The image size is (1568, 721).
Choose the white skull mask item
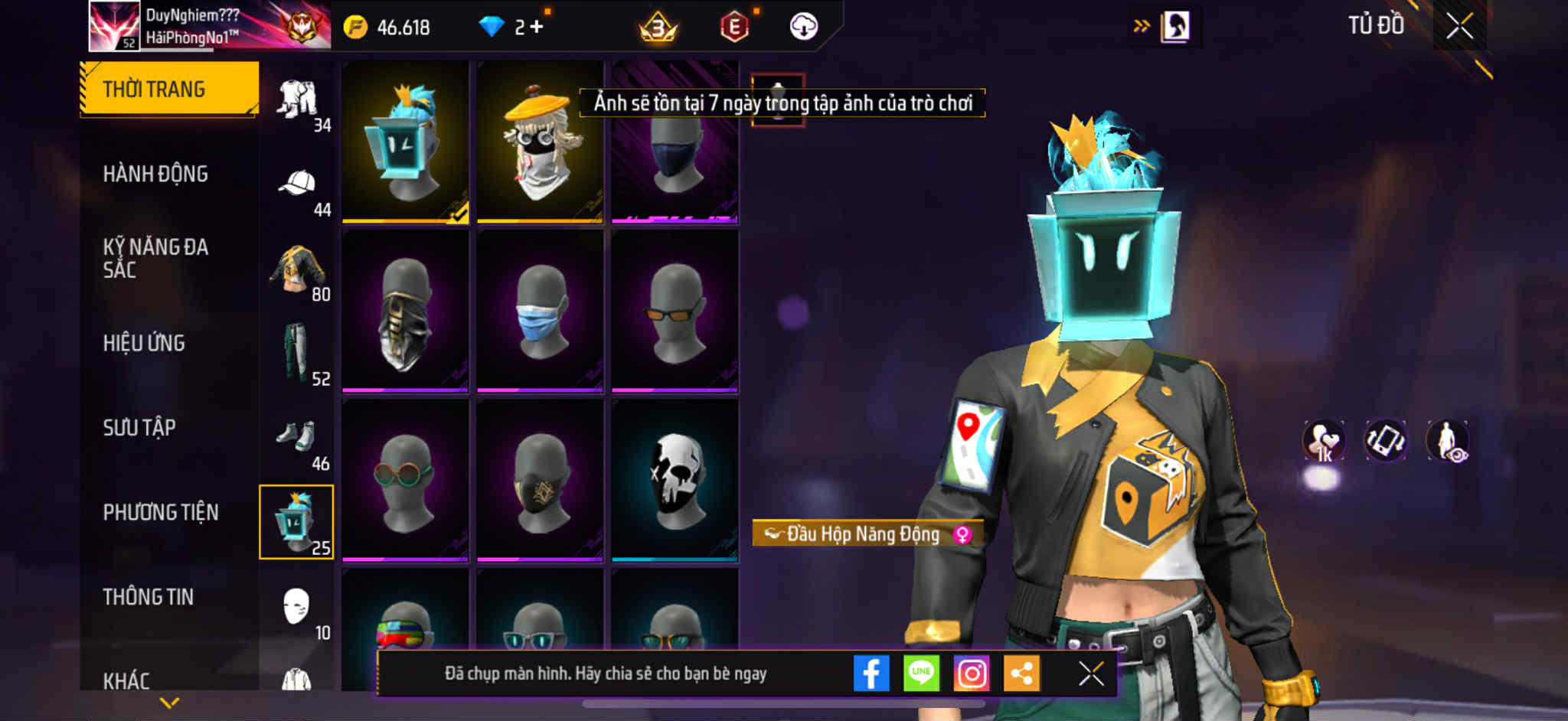(675, 481)
